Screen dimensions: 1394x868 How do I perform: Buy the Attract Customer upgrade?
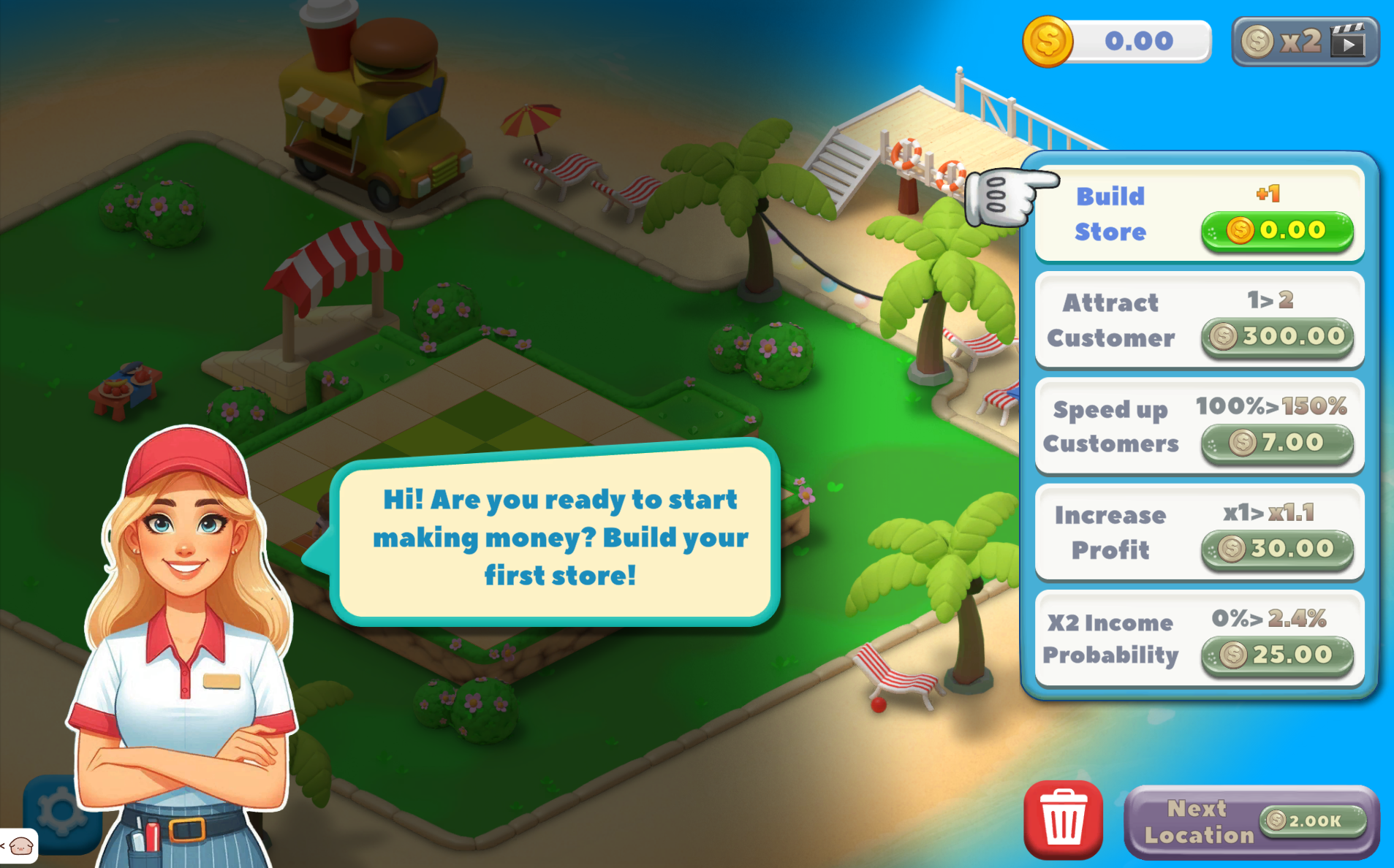[1276, 337]
